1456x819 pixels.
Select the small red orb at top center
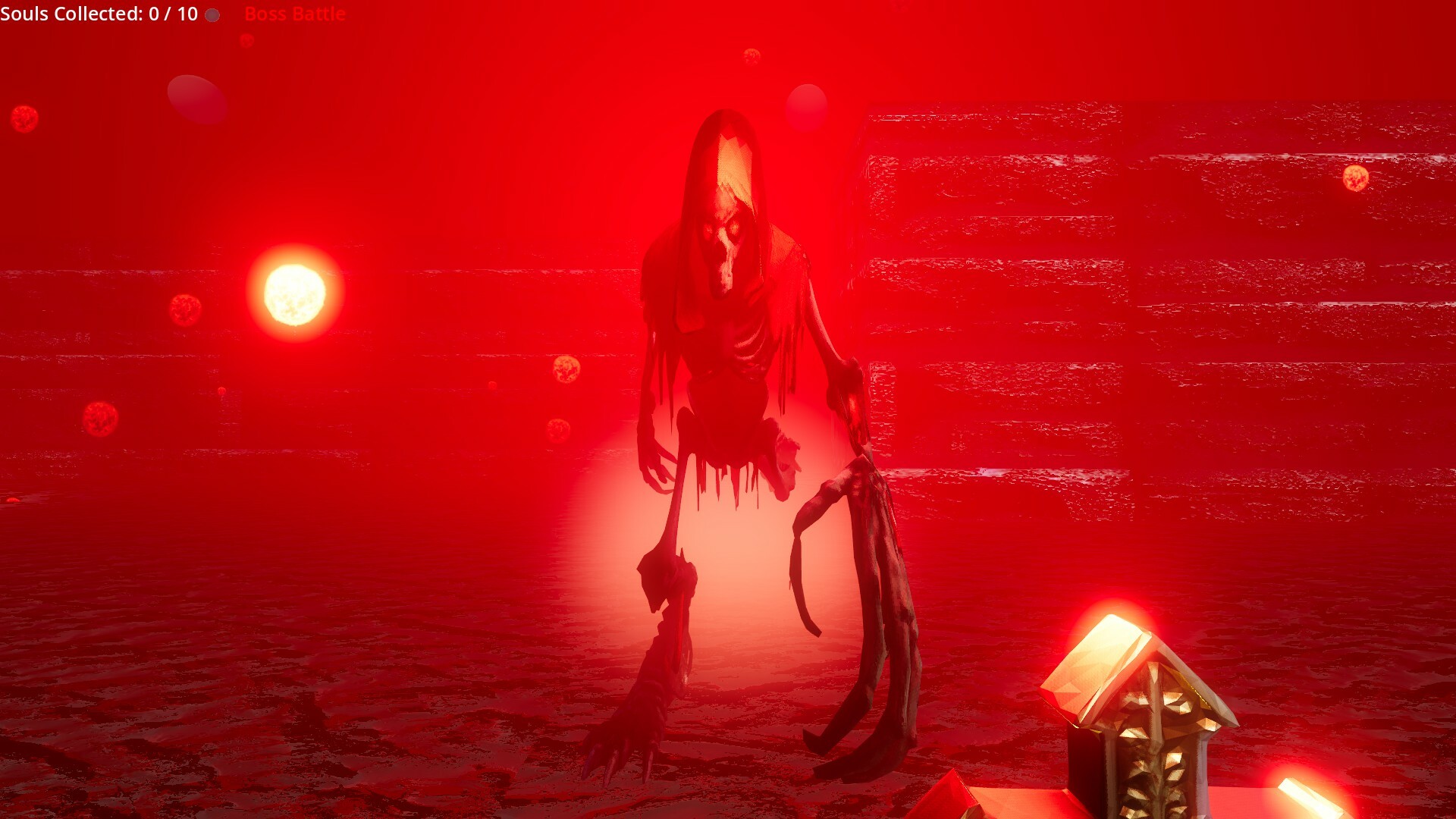pyautogui.click(x=752, y=58)
